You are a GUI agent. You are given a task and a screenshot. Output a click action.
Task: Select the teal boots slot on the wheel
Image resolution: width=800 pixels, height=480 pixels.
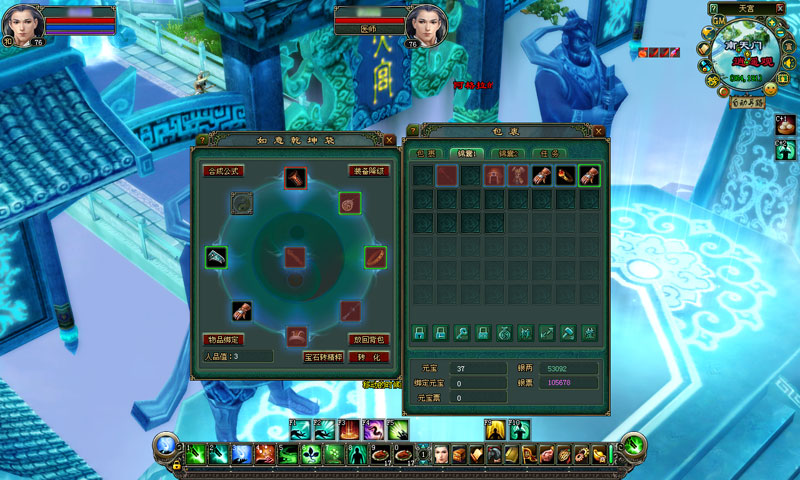pyautogui.click(x=216, y=257)
